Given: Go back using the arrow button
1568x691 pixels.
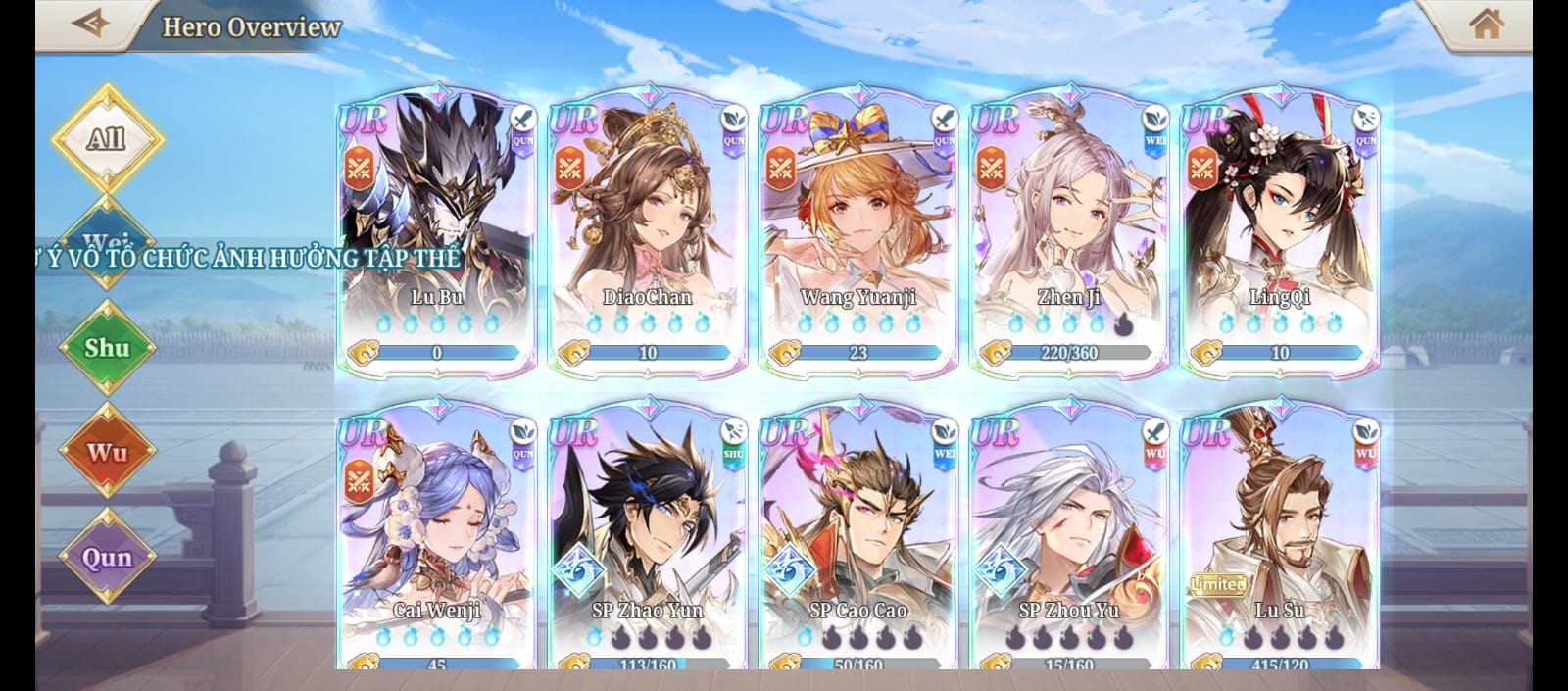Looking at the screenshot, I should tap(91, 23).
